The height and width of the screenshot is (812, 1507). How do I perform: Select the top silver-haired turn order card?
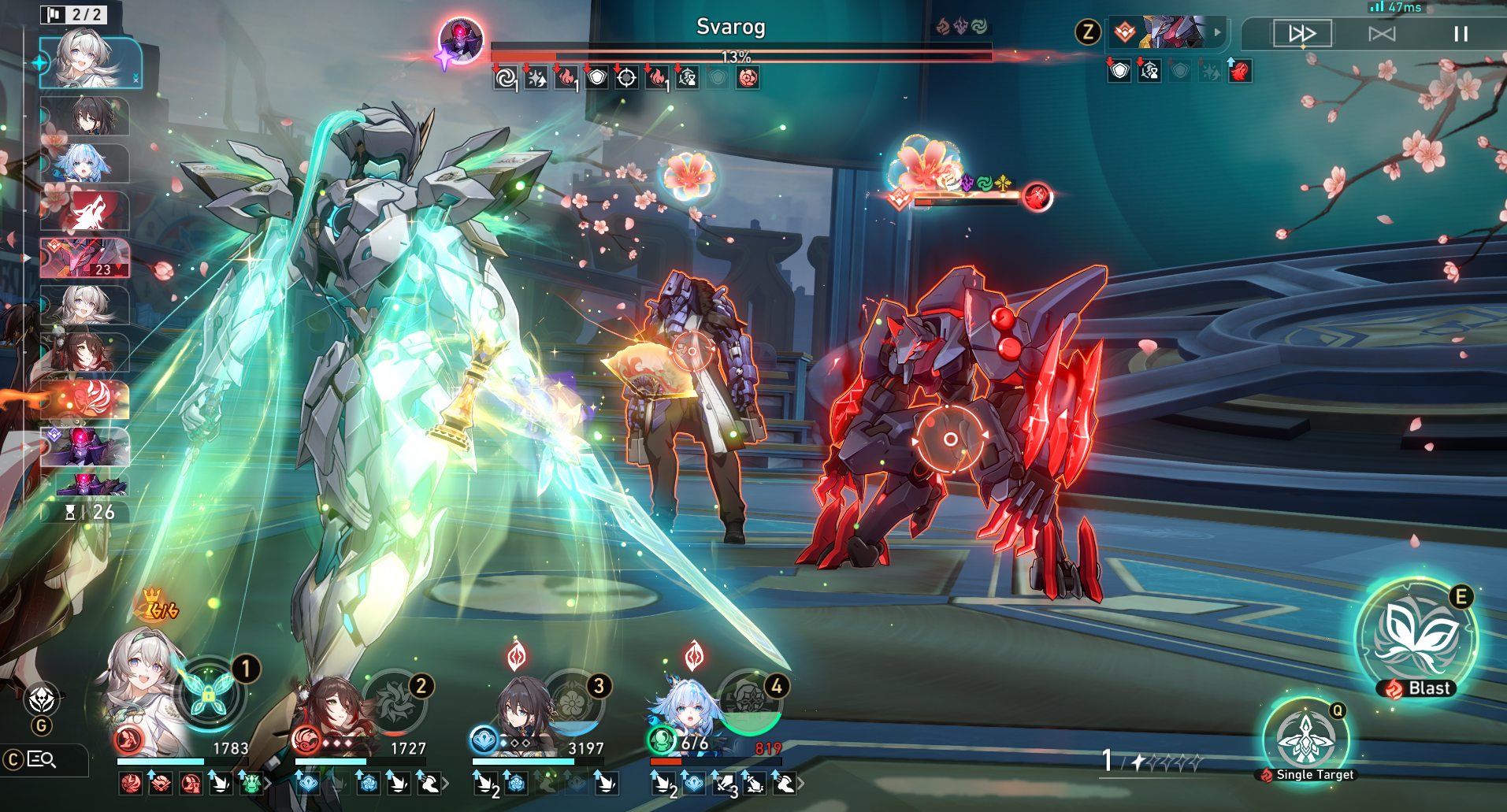90,60
